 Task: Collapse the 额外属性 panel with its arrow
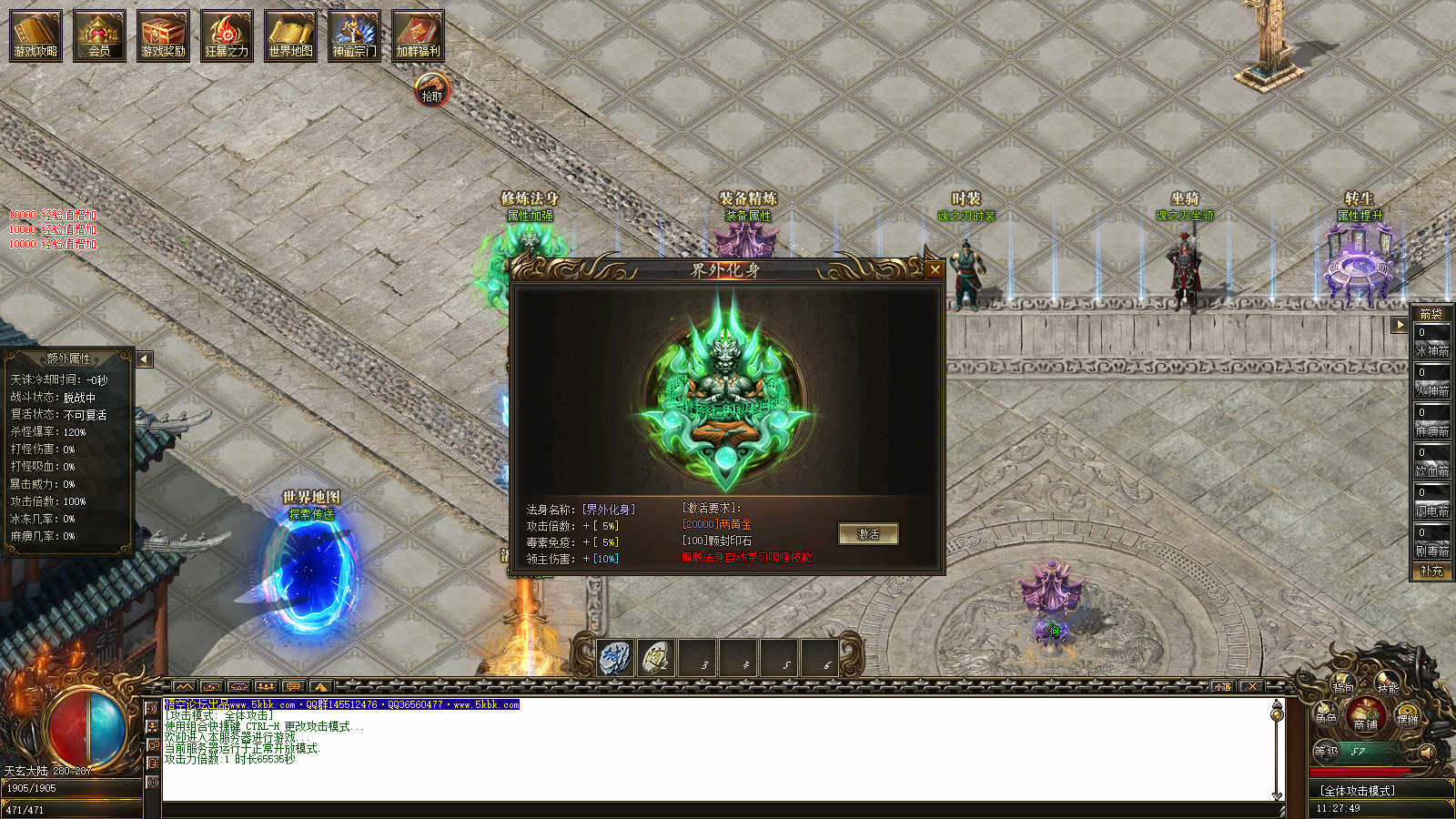(144, 359)
